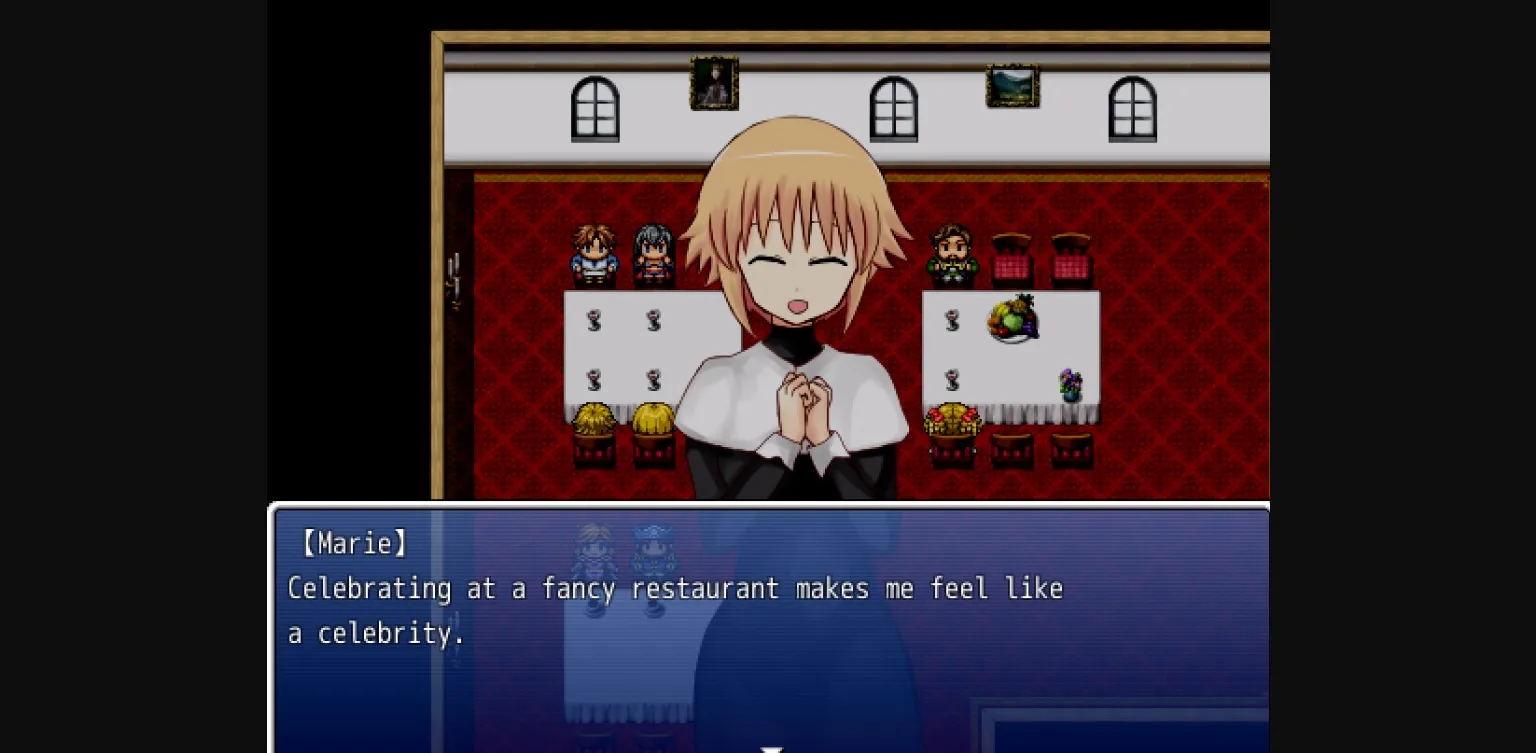
Task: Click the dialogue text about the fancy restaurant
Action: click(674, 588)
